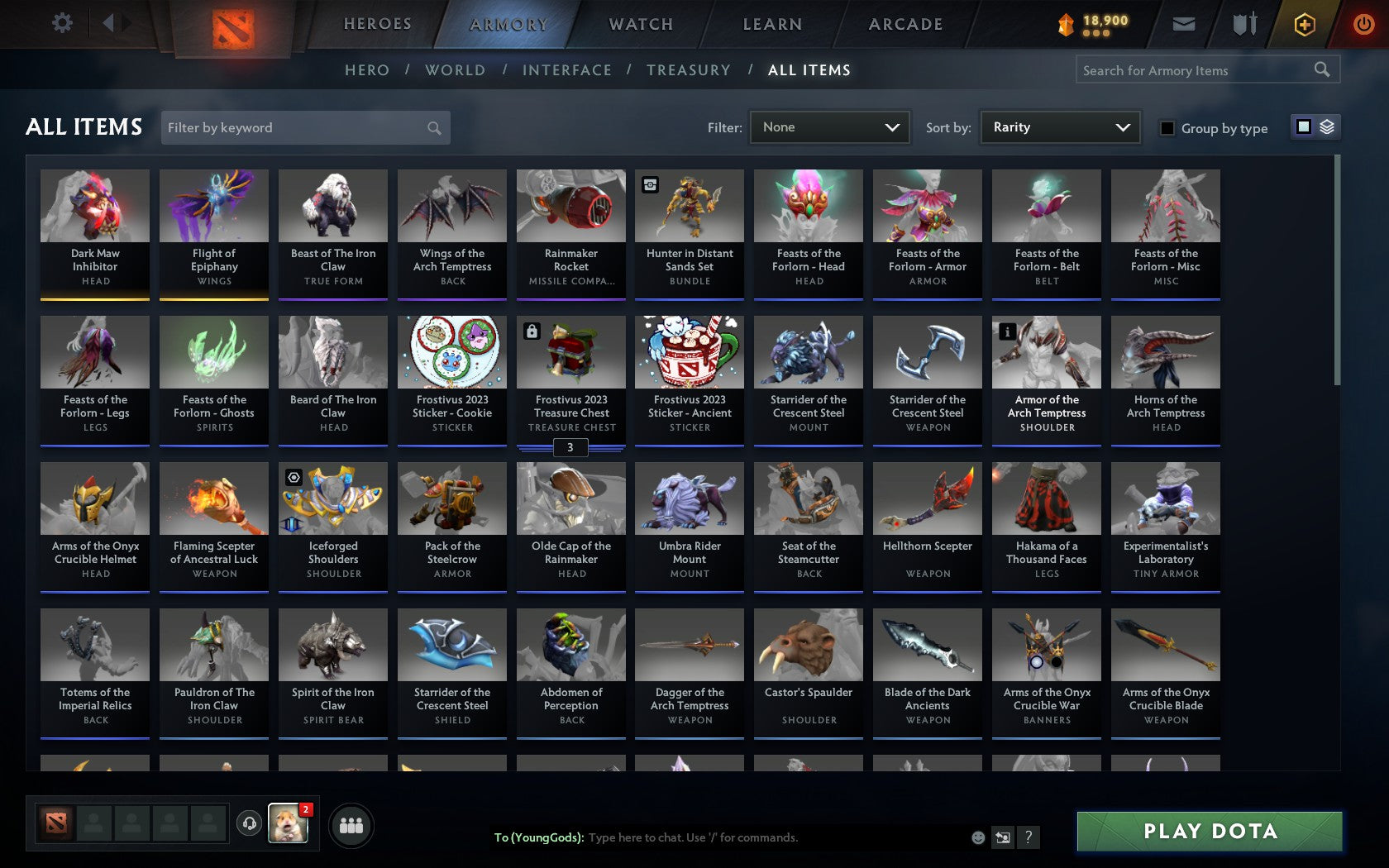Enable the Group by type checkbox

point(1166,128)
